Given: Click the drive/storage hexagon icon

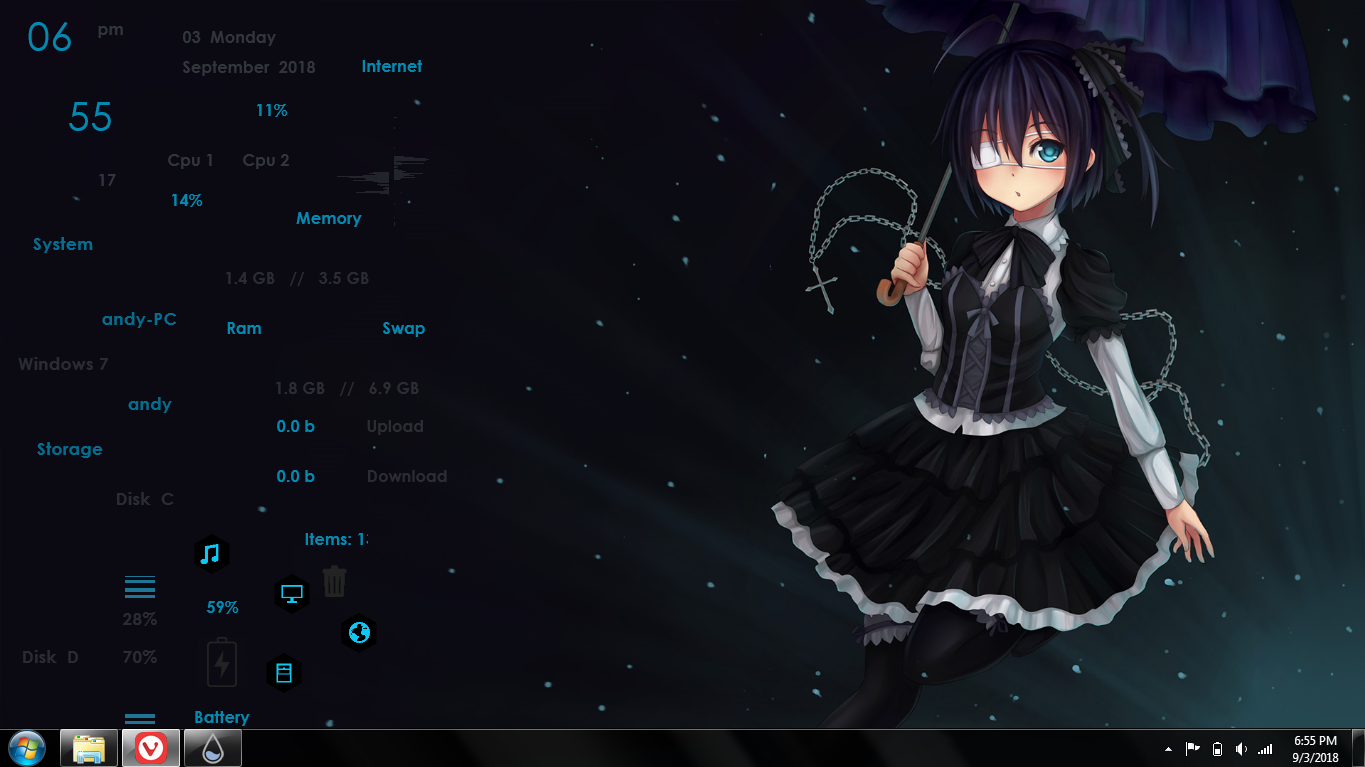Looking at the screenshot, I should click(284, 672).
